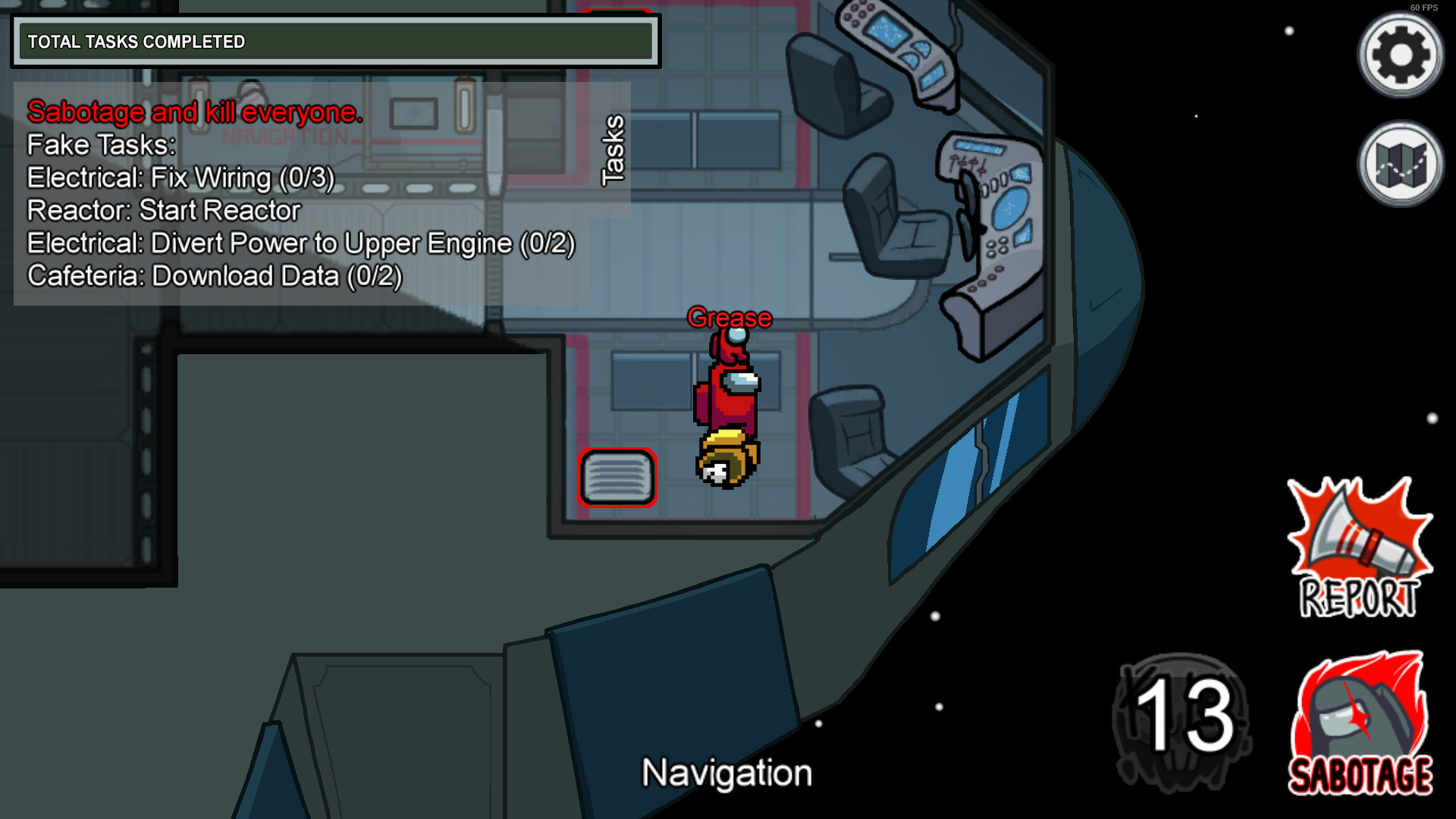
Task: Collapse the Tasks list tab
Action: [613, 150]
